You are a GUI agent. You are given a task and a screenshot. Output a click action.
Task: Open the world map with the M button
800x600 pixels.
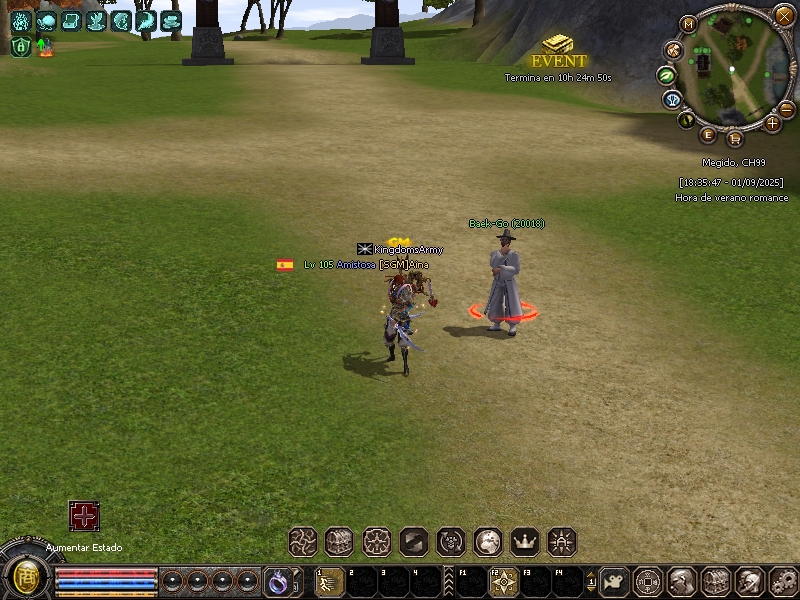point(688,24)
